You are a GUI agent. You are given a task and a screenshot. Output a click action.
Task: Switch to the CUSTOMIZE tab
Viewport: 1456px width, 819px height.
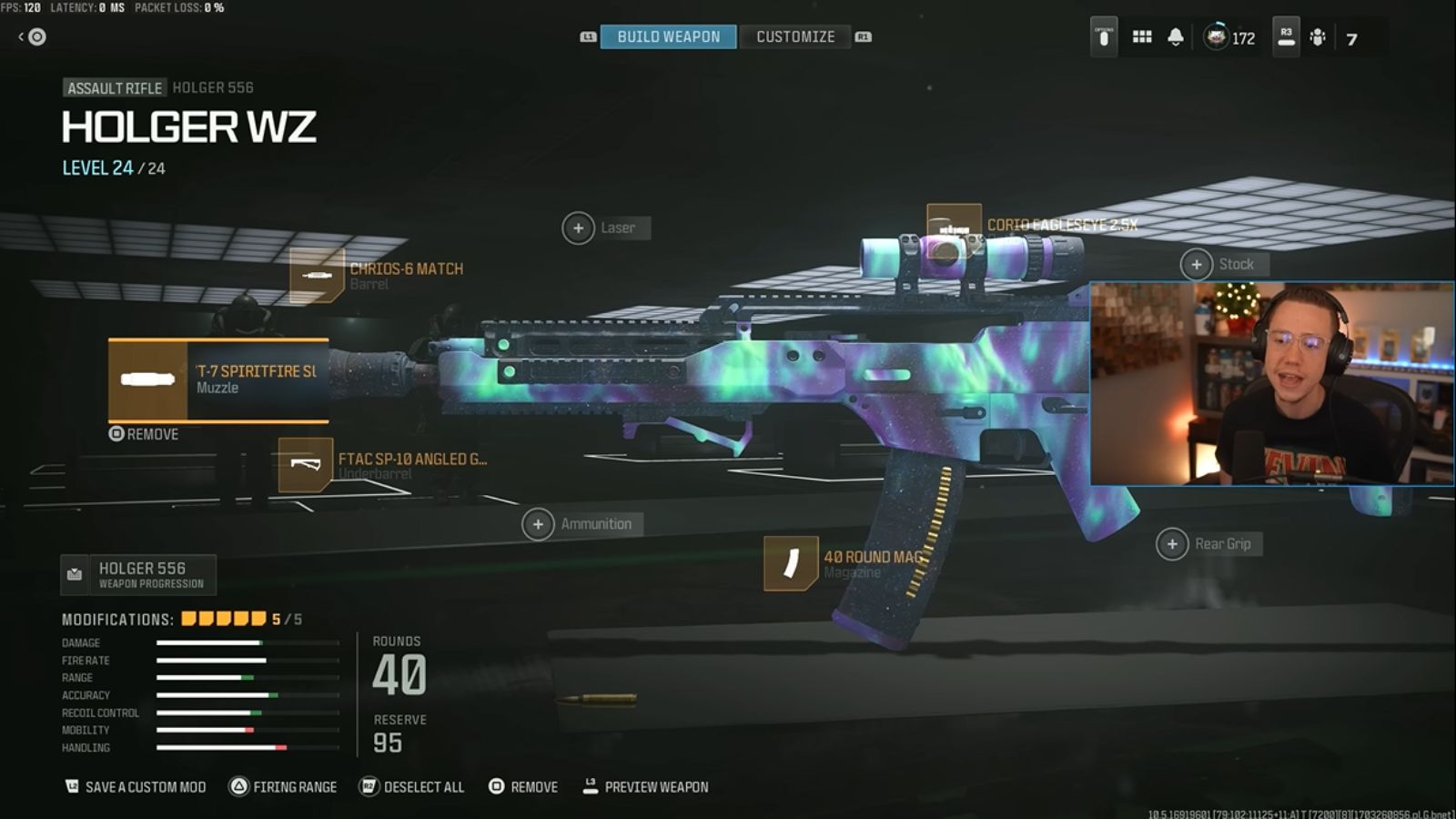[795, 37]
